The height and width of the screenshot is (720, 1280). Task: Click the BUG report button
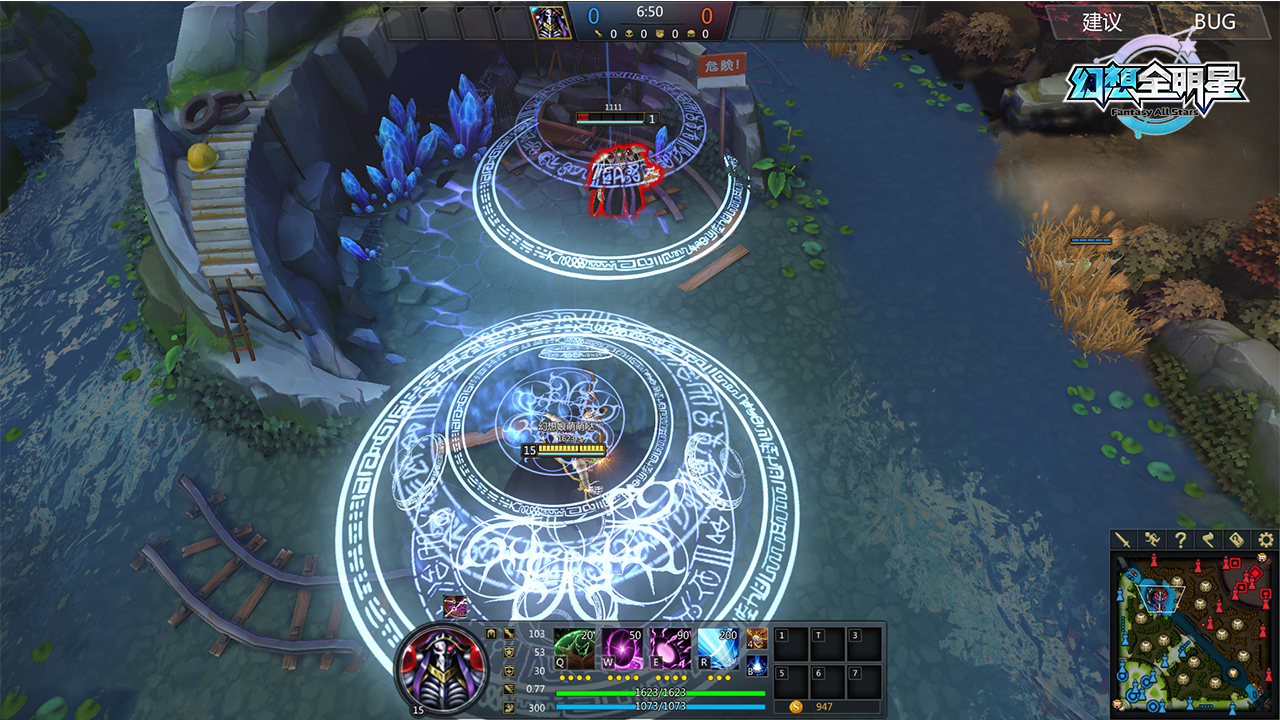[x=1214, y=22]
